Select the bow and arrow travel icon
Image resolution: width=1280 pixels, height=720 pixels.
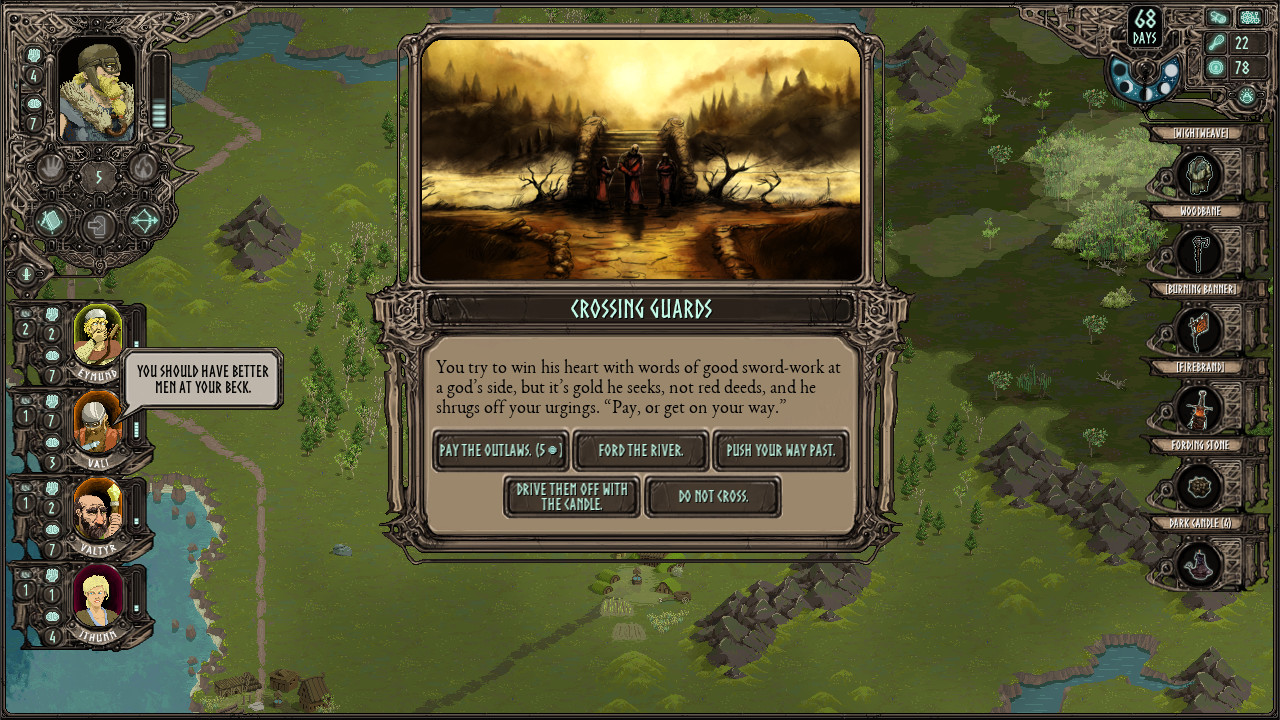coord(143,222)
